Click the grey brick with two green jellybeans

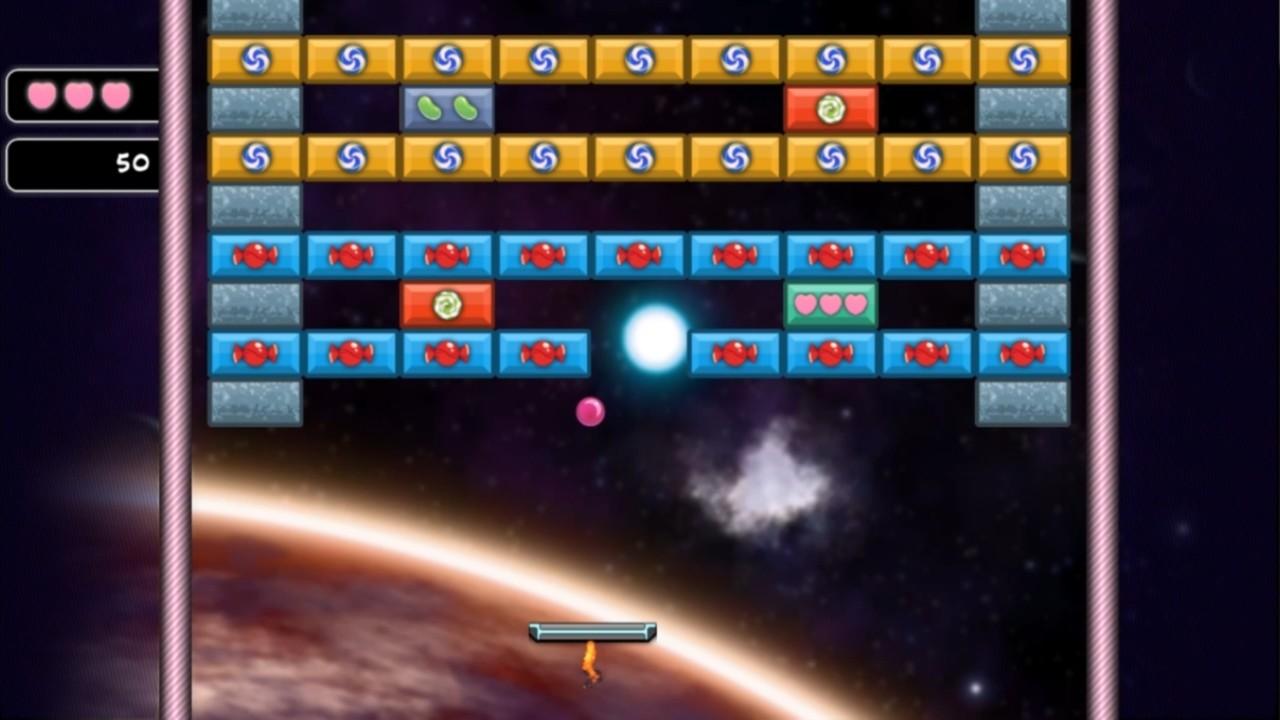pyautogui.click(x=446, y=107)
